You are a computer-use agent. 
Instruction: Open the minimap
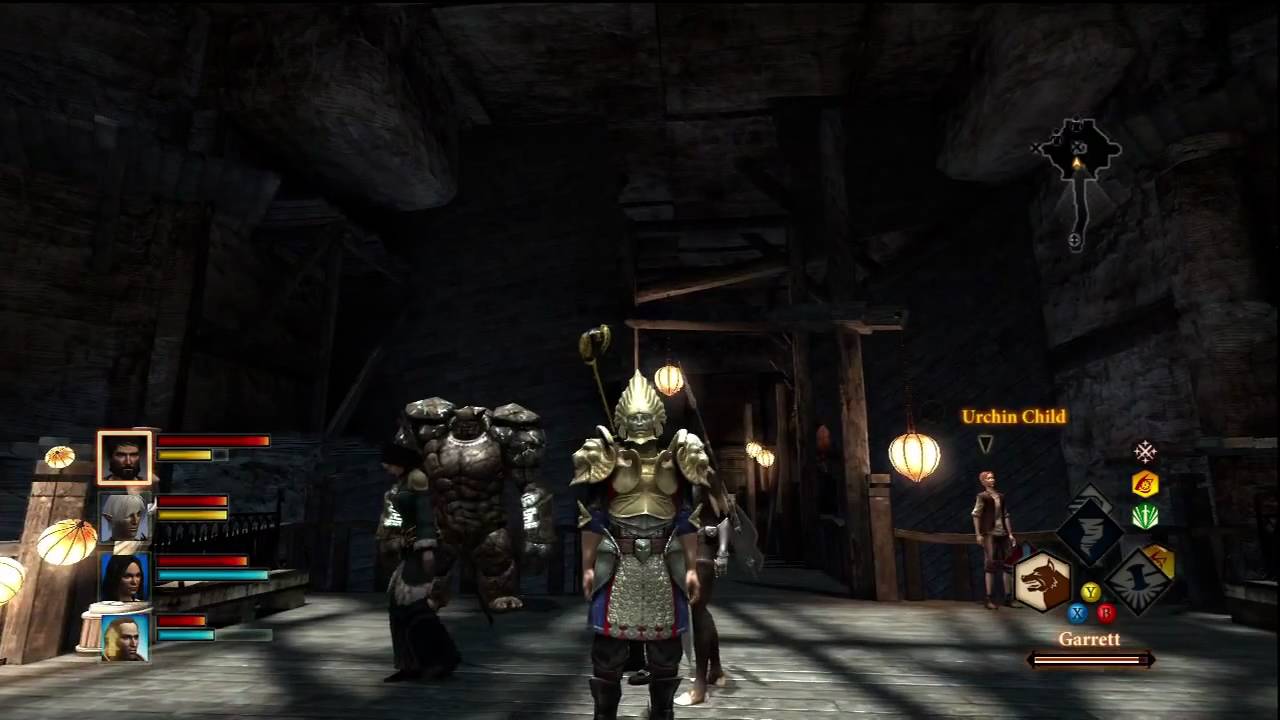(1076, 160)
